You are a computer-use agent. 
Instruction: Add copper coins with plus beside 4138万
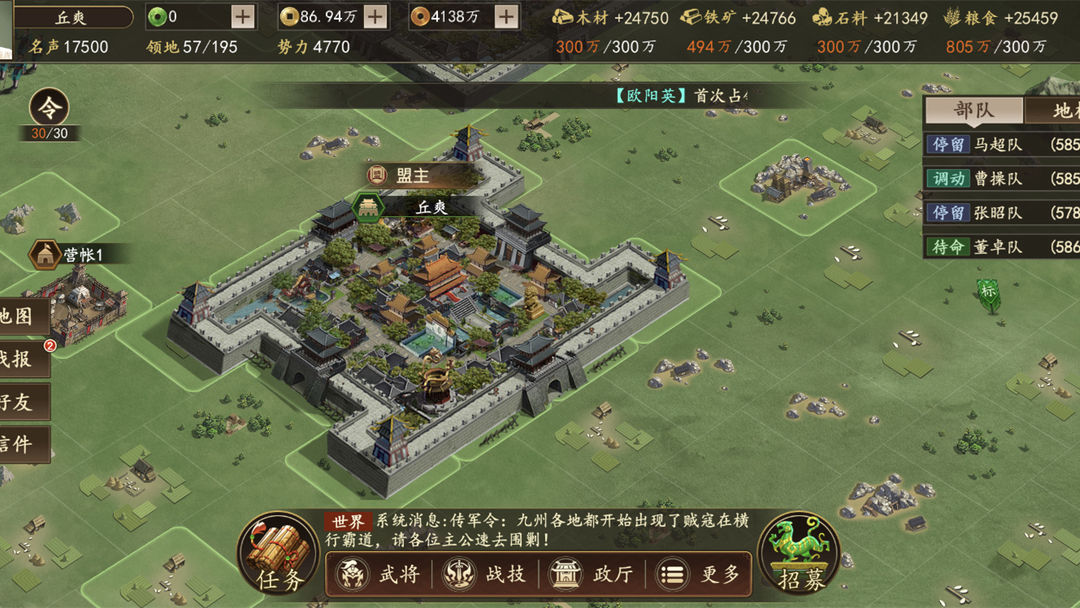tap(507, 16)
